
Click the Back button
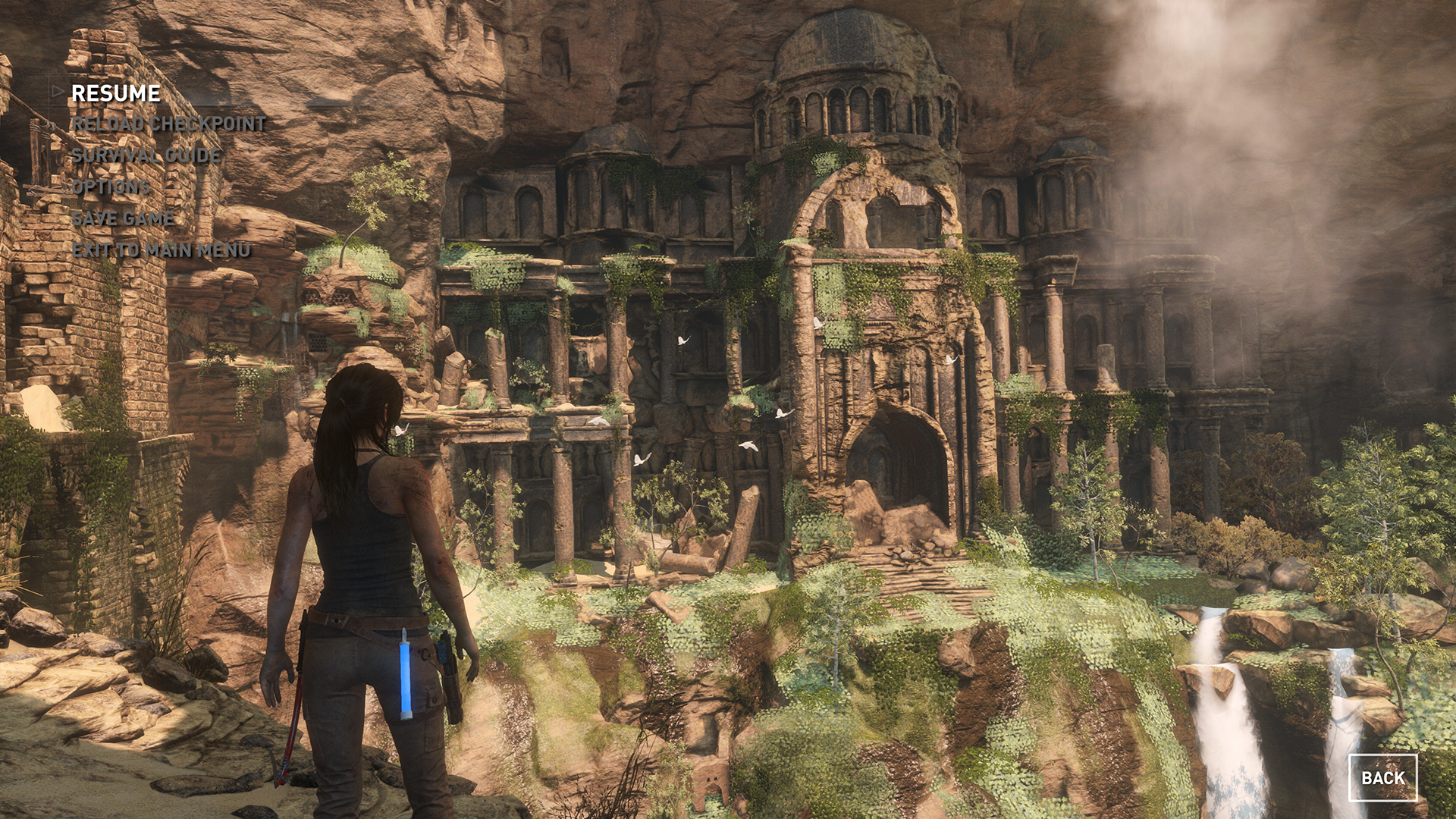[1382, 778]
